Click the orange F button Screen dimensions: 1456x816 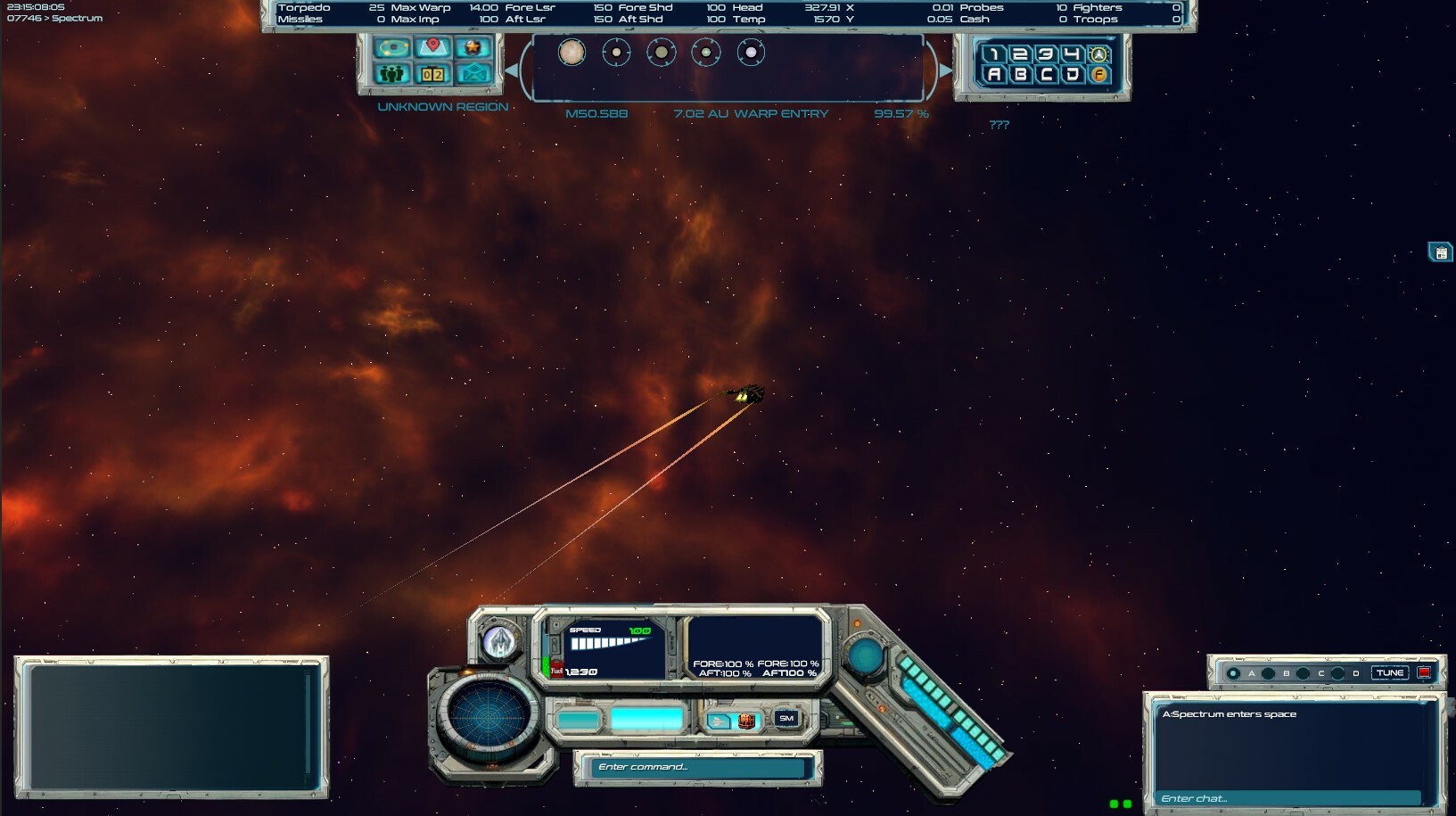pyautogui.click(x=1099, y=75)
